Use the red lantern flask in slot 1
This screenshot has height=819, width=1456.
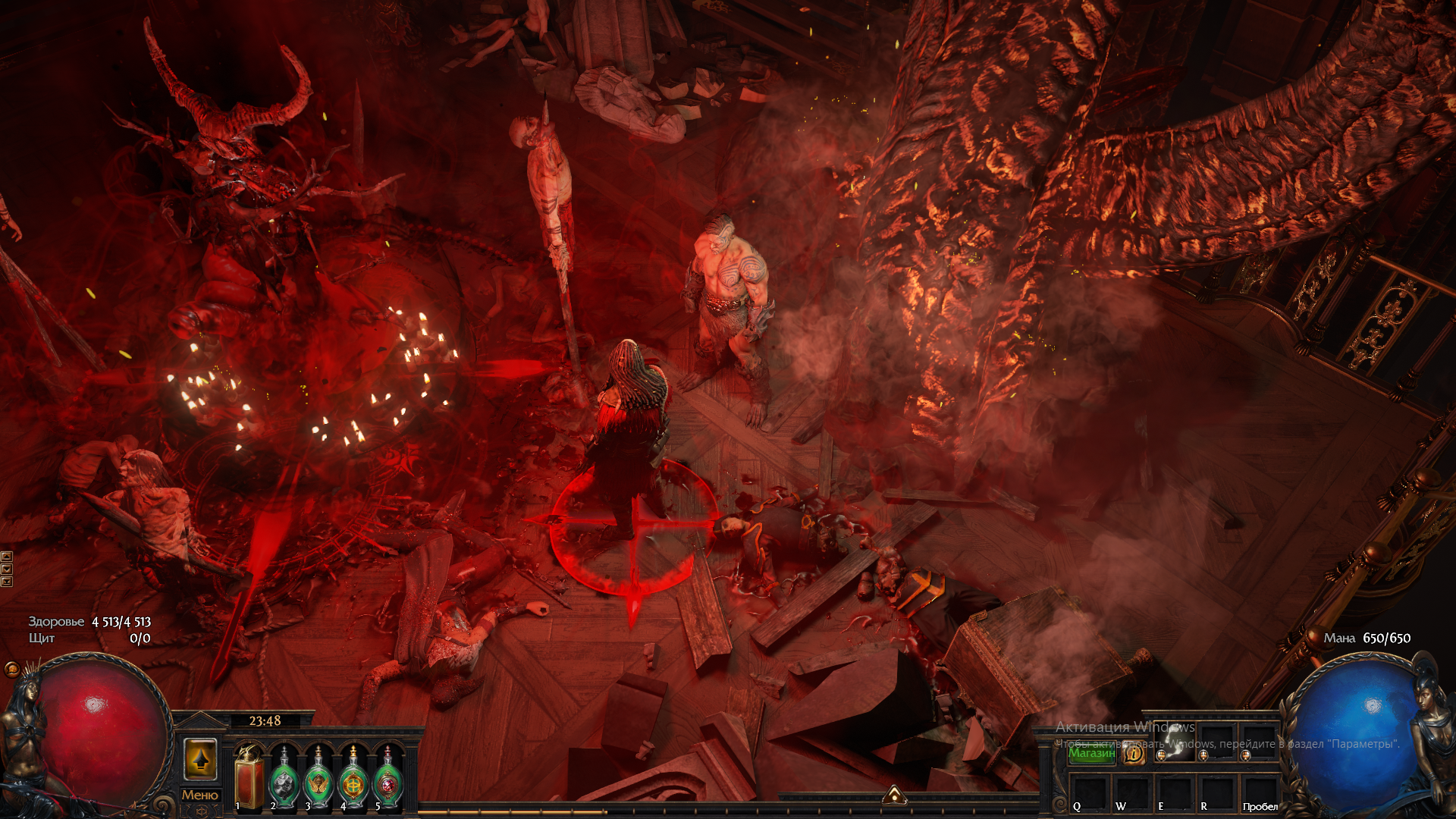point(249,778)
